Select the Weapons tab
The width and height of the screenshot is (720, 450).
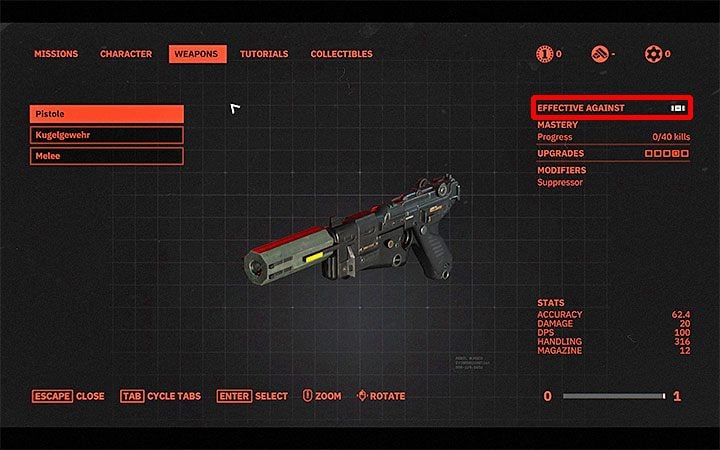[197, 54]
